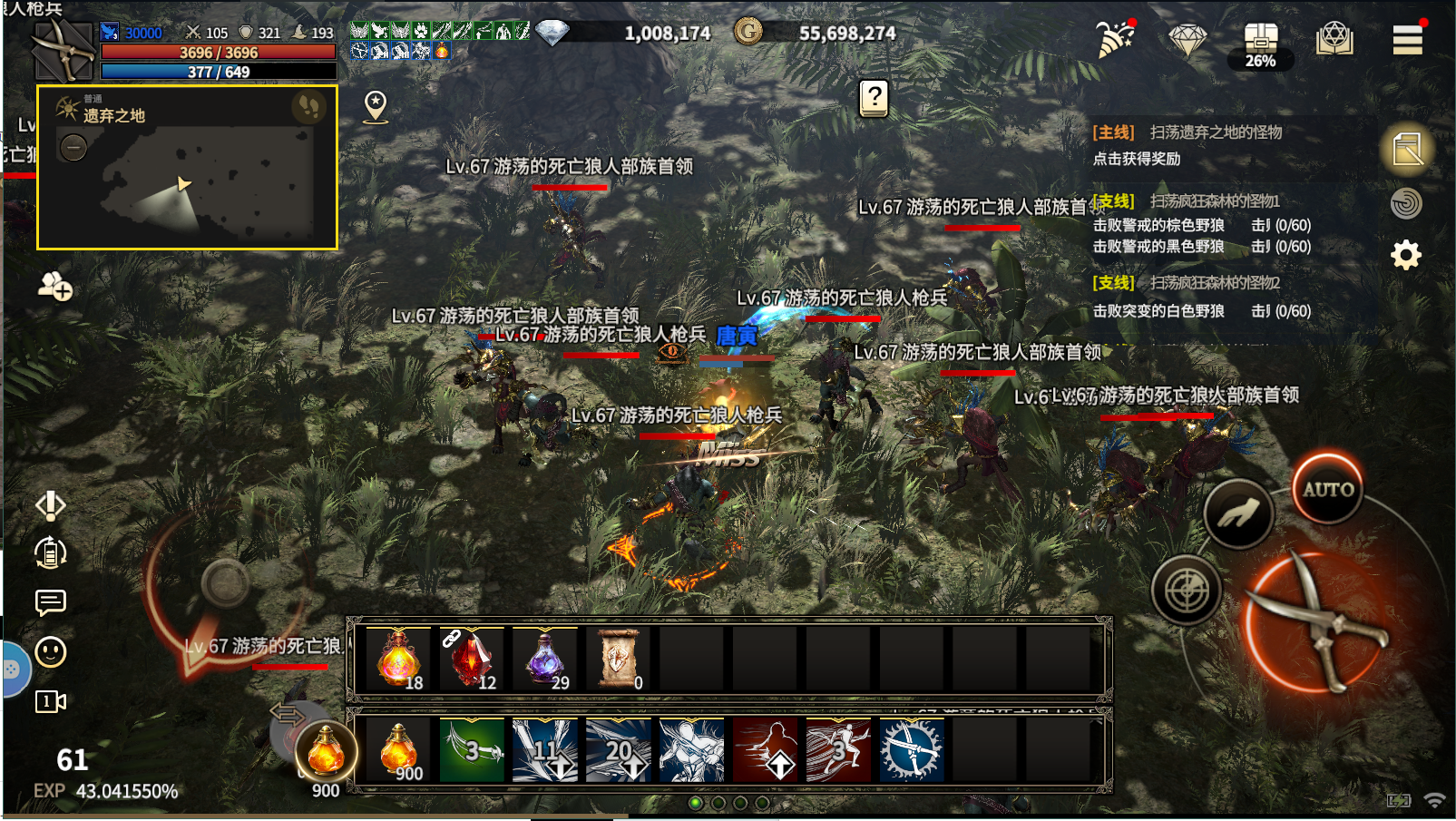This screenshot has height=821, width=1456.
Task: Open the chat bubble icon on left sidebar
Action: [x=50, y=603]
